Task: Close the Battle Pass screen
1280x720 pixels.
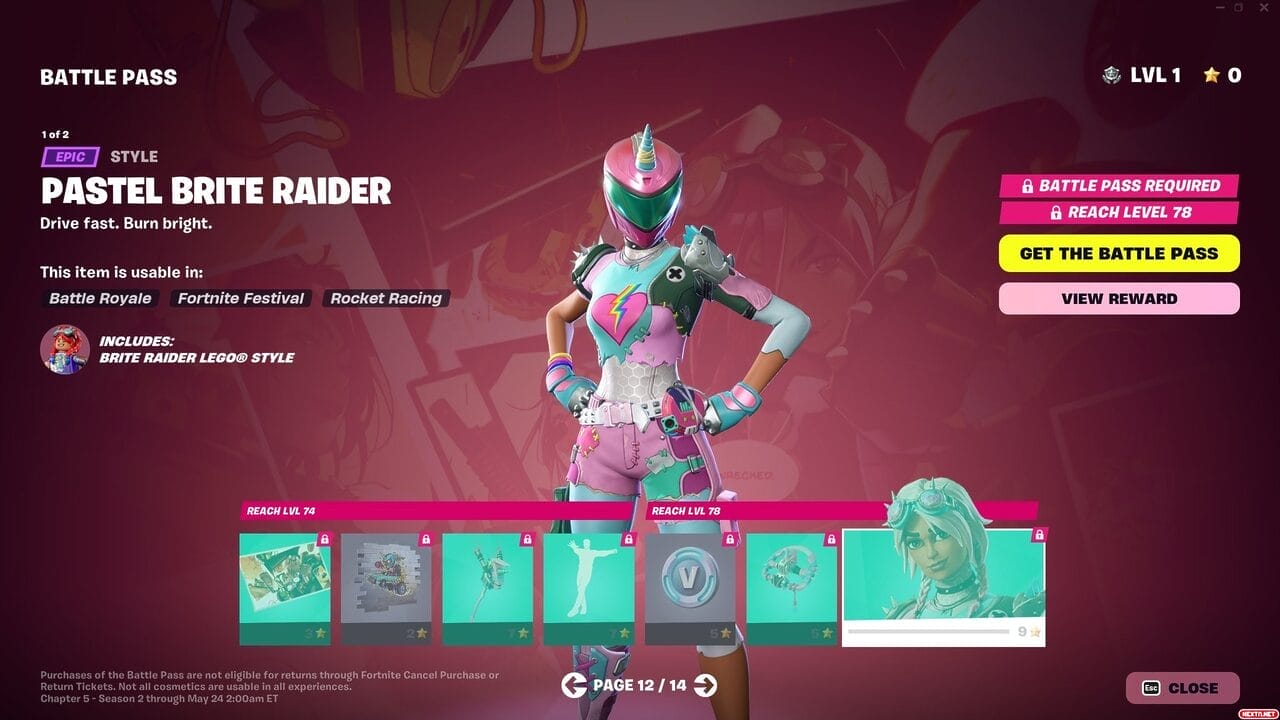Action: coord(1182,688)
